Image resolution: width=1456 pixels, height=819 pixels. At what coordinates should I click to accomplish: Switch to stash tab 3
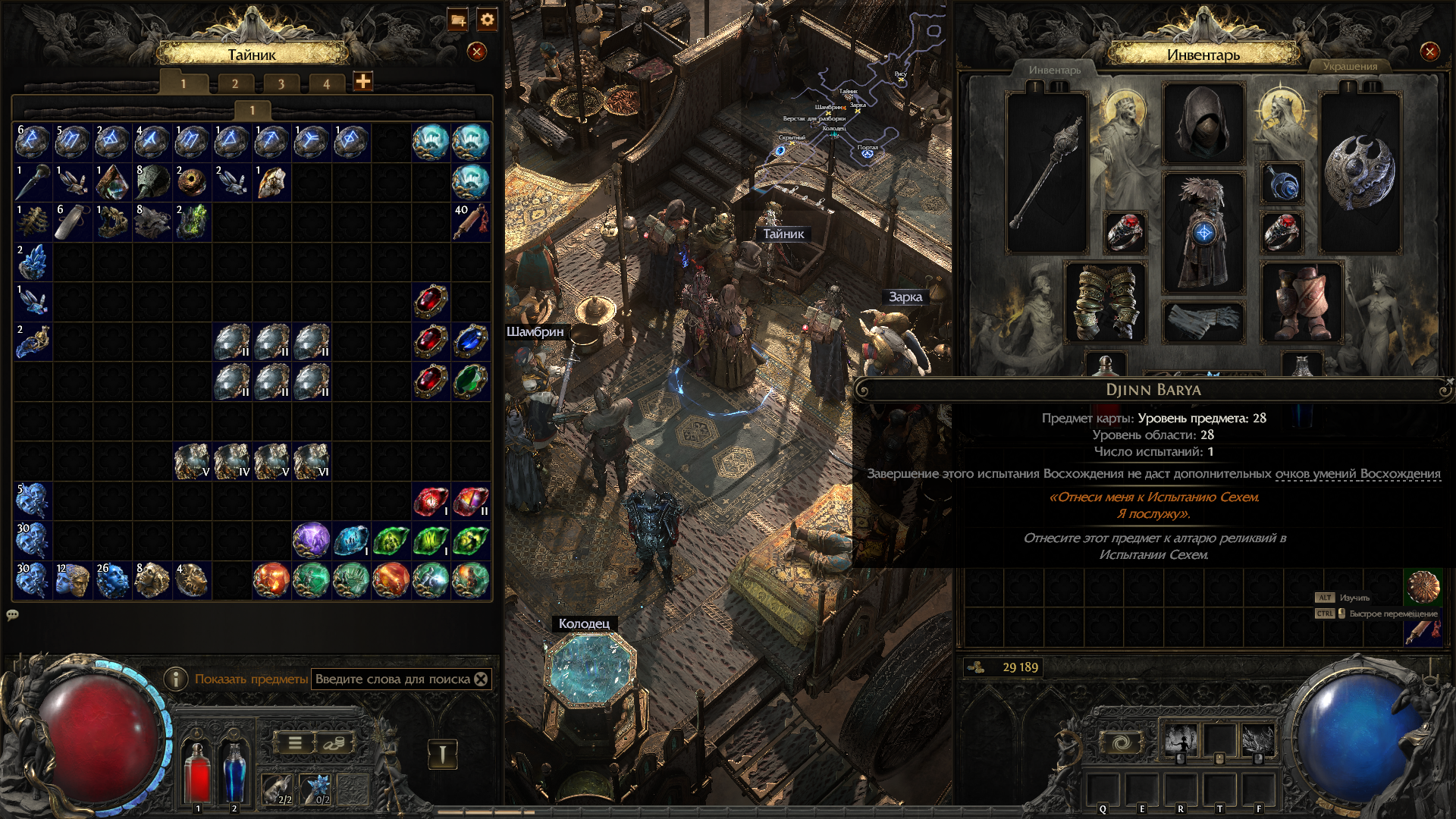point(281,83)
